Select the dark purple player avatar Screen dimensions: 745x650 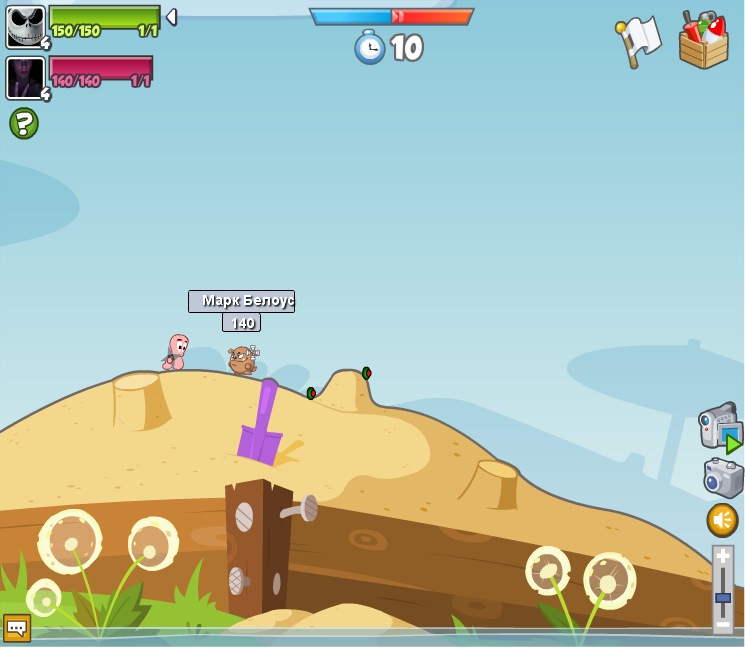[x=26, y=78]
